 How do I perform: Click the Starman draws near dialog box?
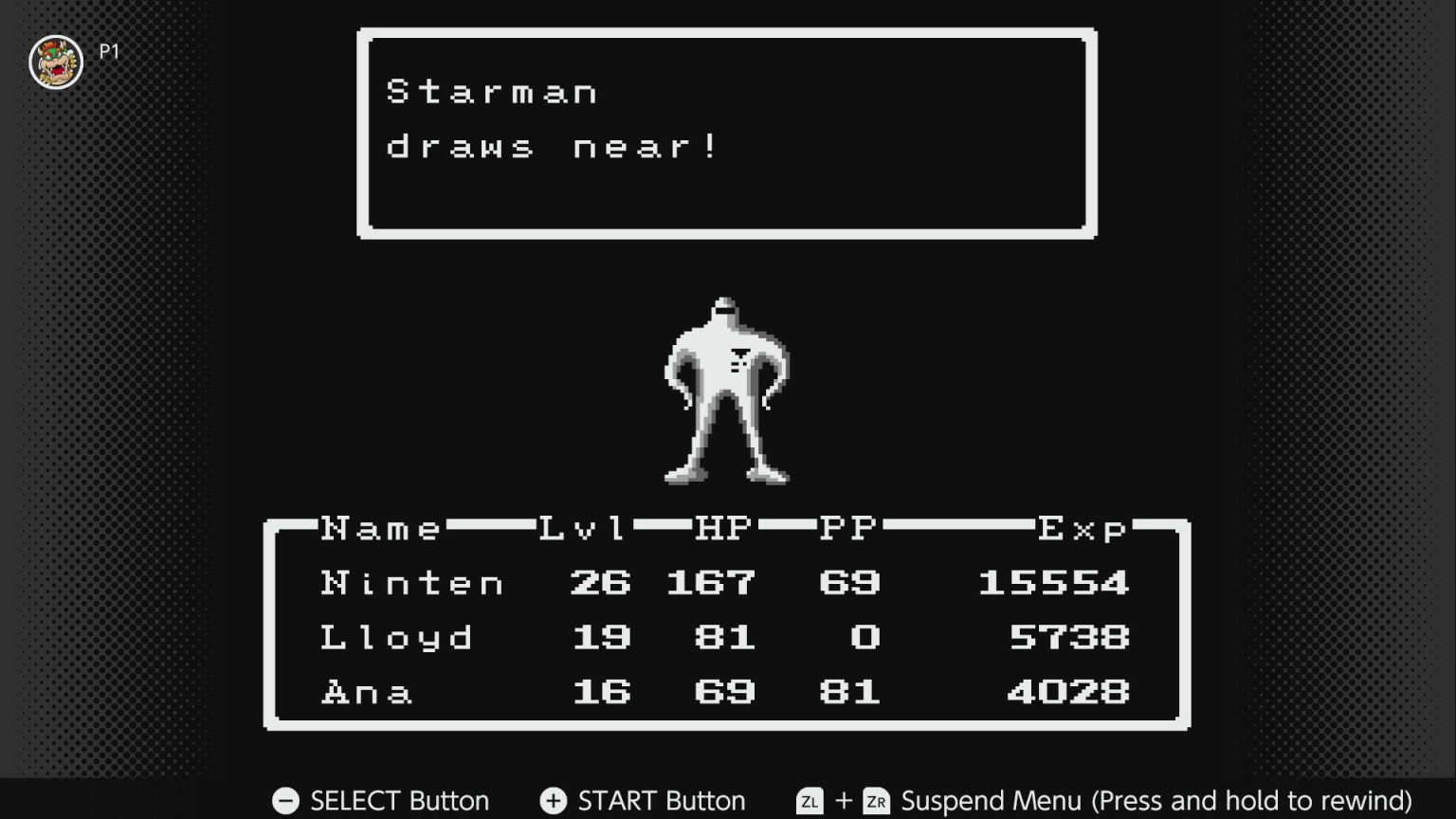pos(726,133)
